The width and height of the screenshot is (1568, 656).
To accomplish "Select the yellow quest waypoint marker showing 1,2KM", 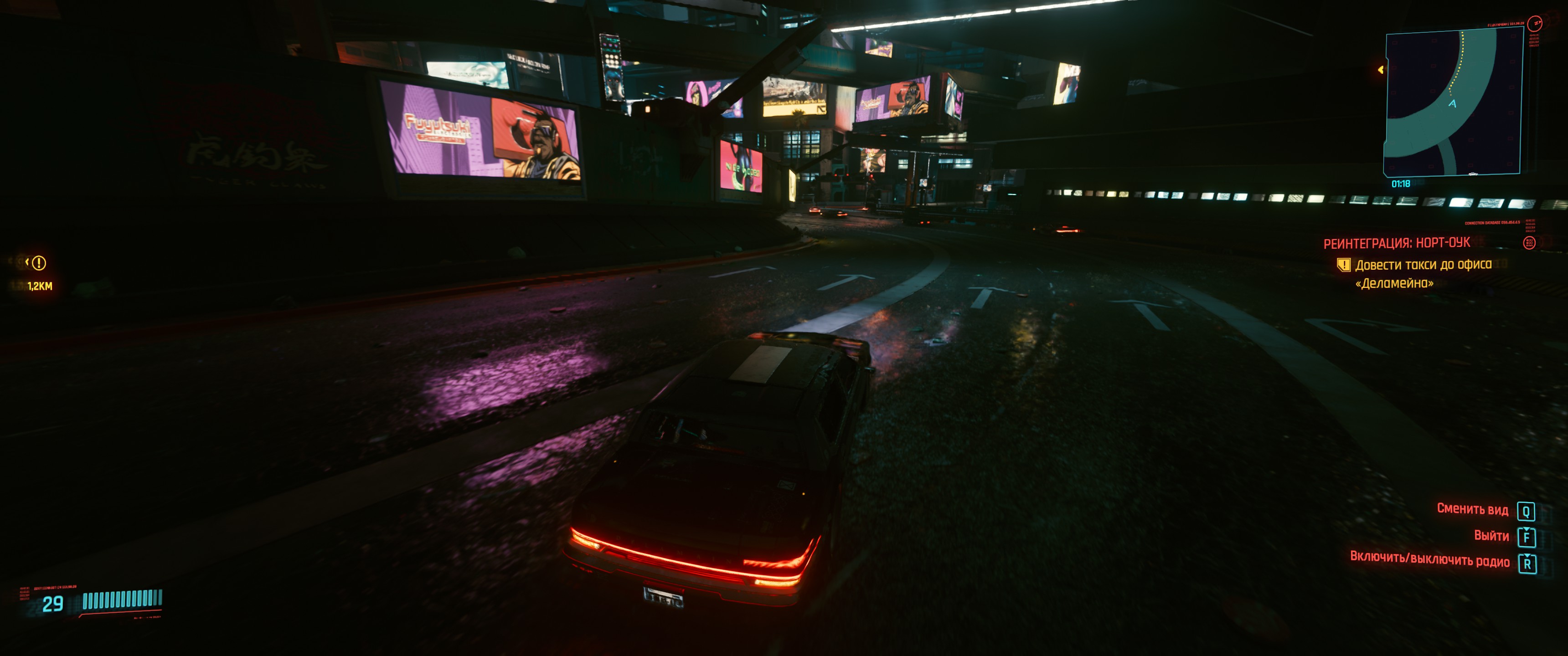I will 38,263.
